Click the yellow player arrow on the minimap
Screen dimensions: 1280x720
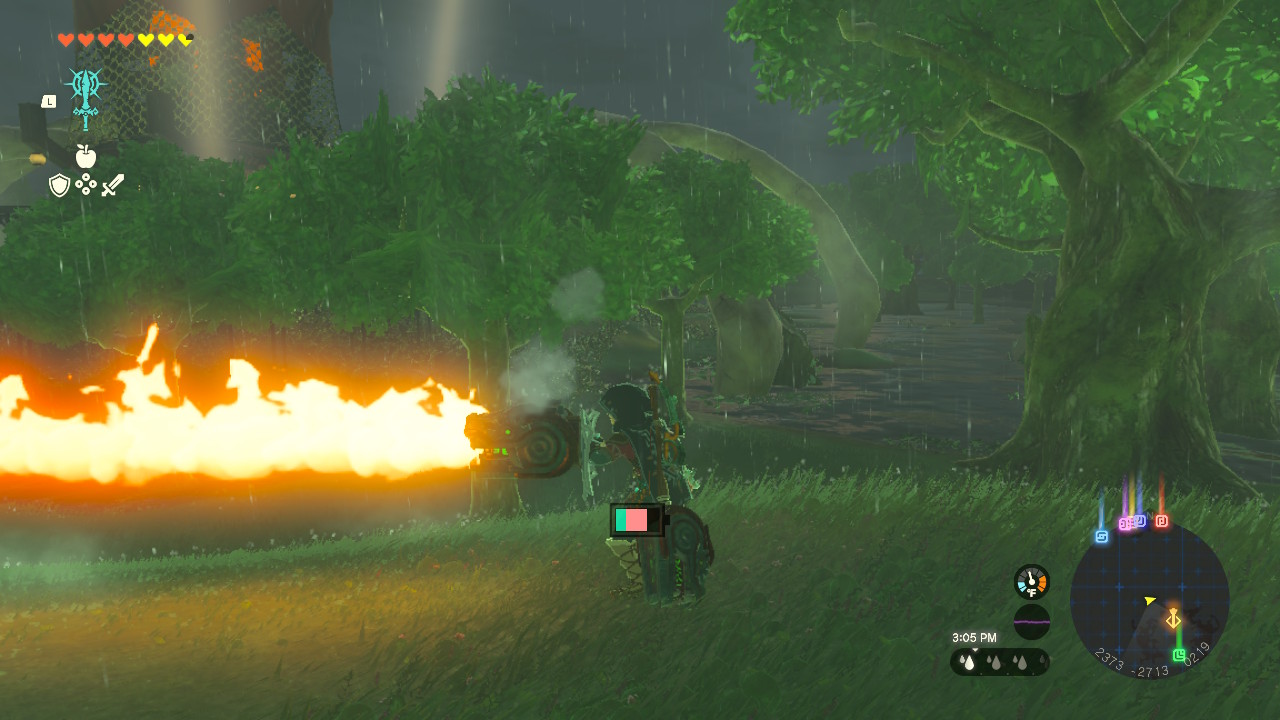(x=1150, y=600)
